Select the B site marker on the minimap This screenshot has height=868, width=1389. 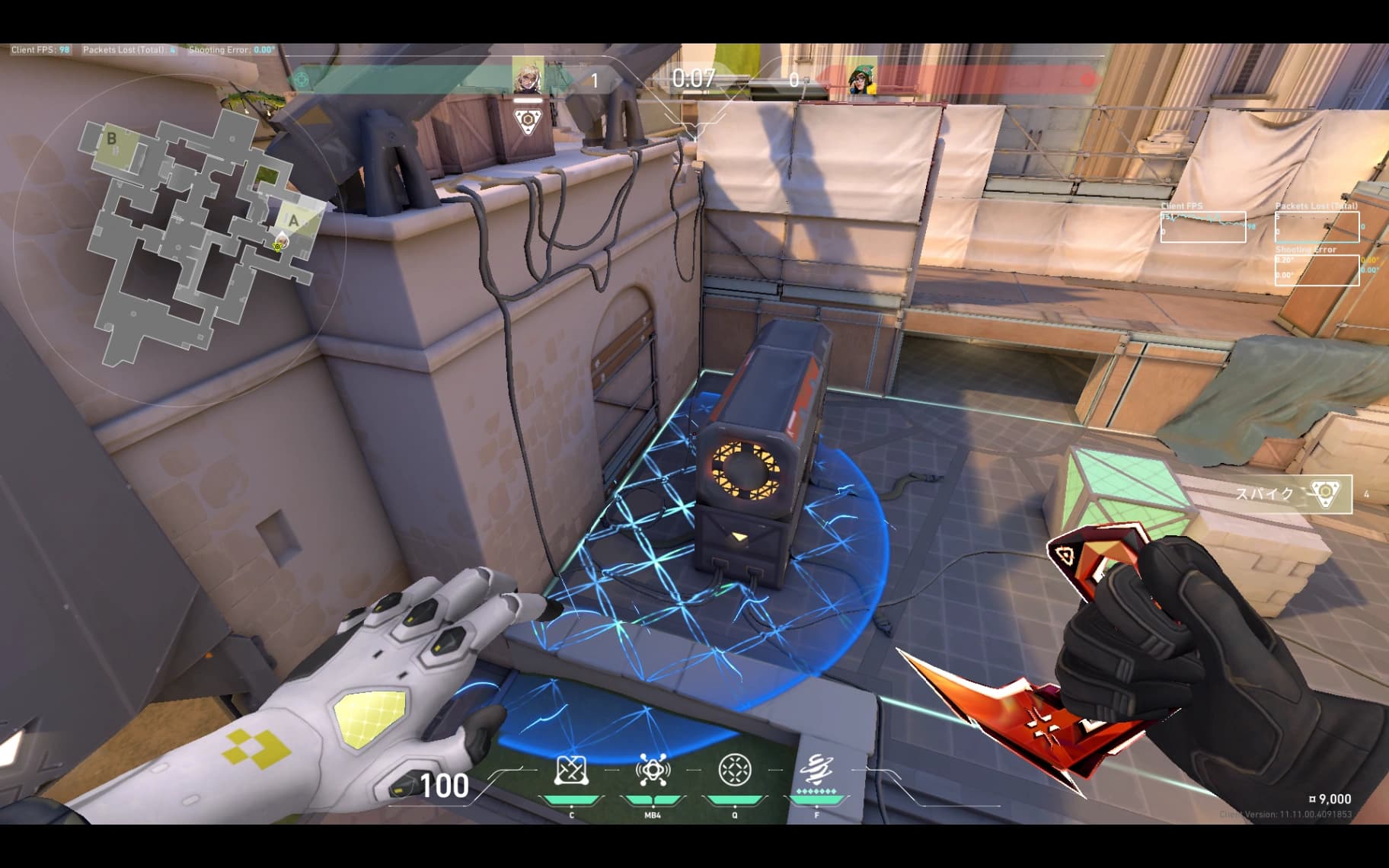112,139
